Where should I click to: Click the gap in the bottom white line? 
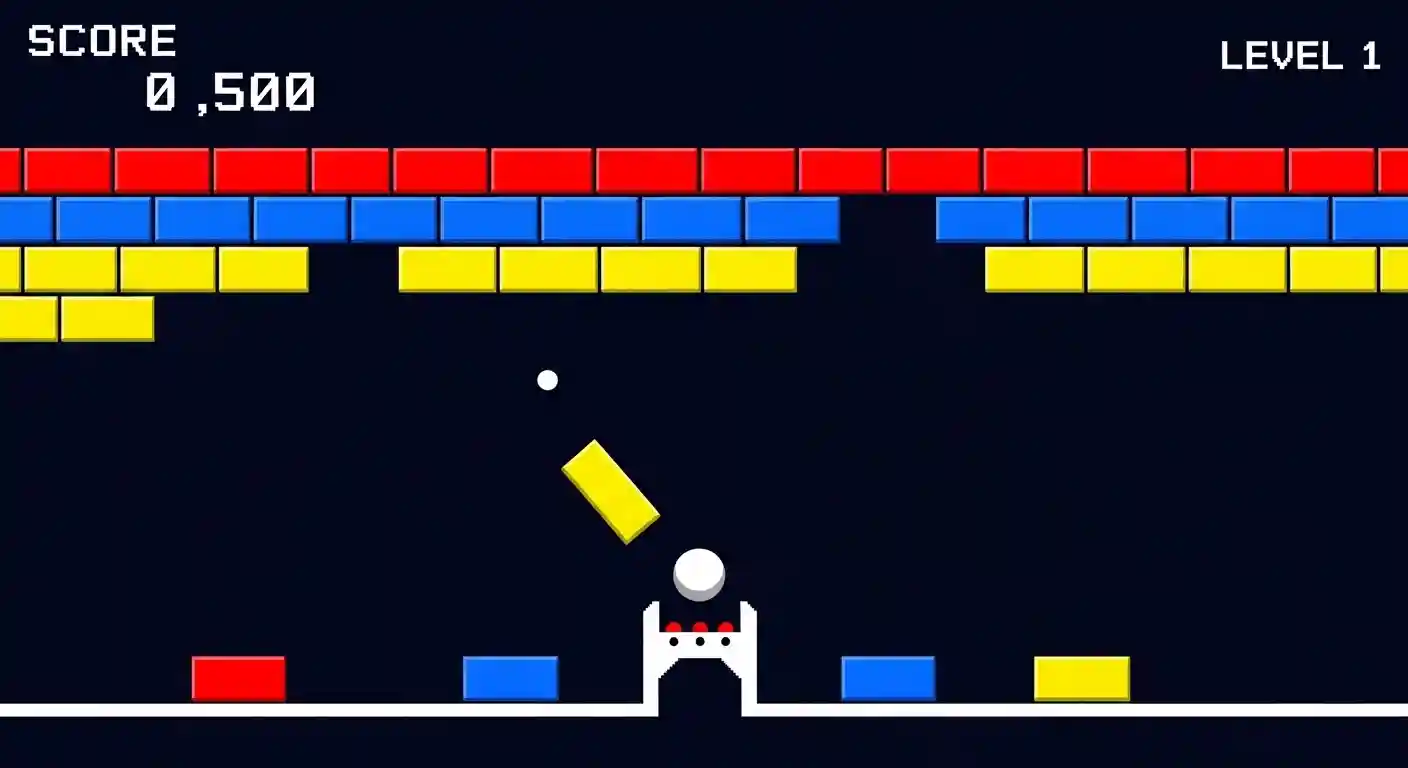point(700,712)
